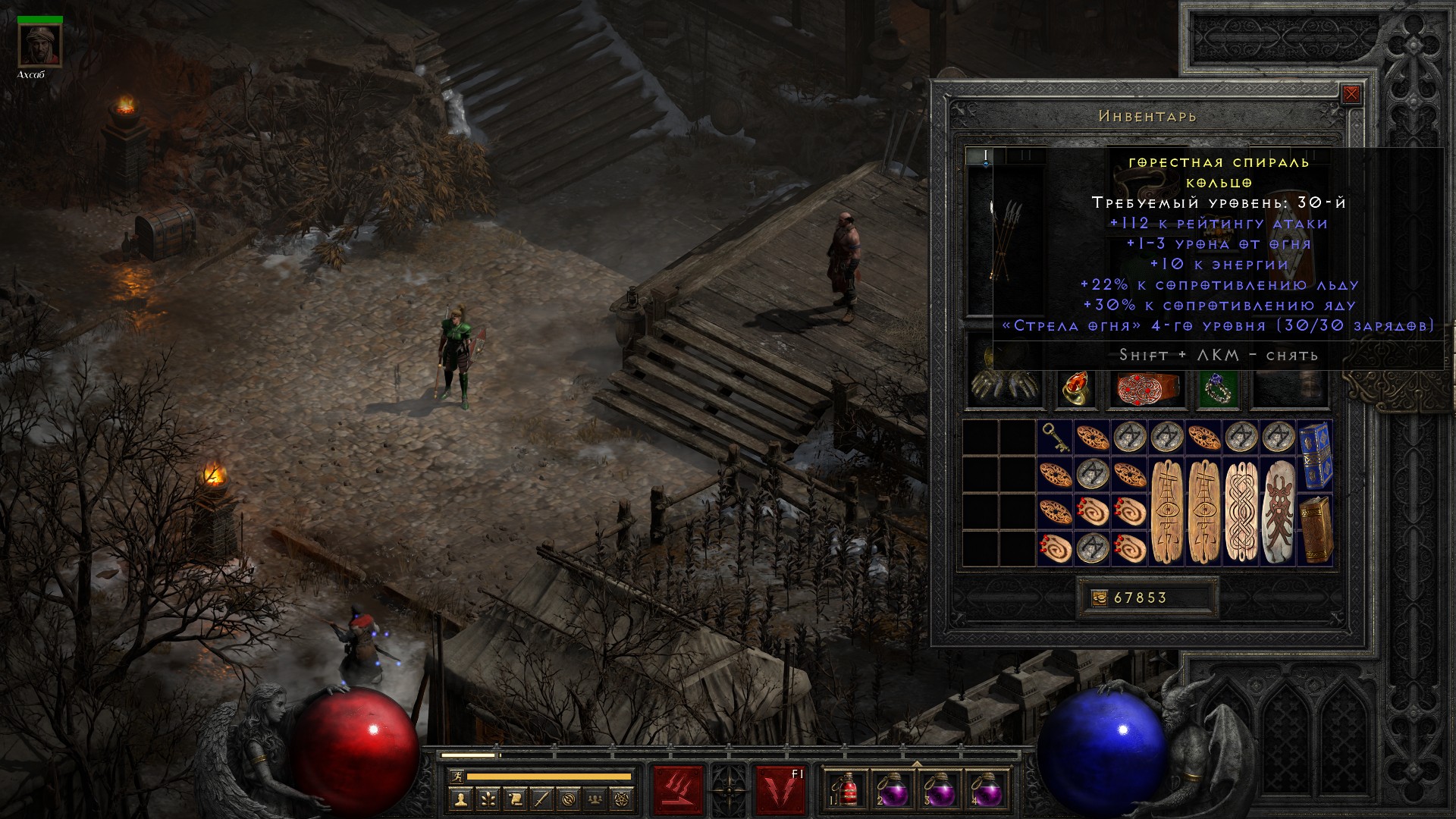
Task: Pick the ring on green background
Action: coord(1218,388)
